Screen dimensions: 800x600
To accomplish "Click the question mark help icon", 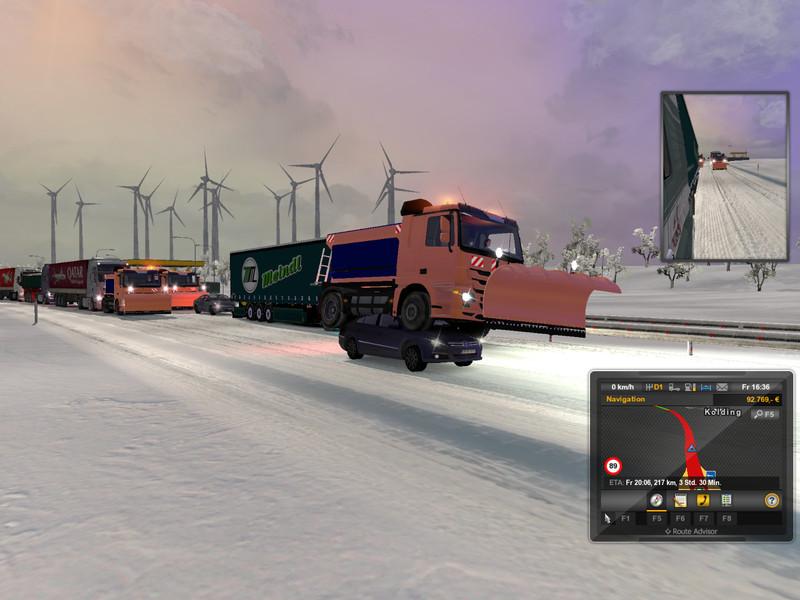I will coord(772,499).
